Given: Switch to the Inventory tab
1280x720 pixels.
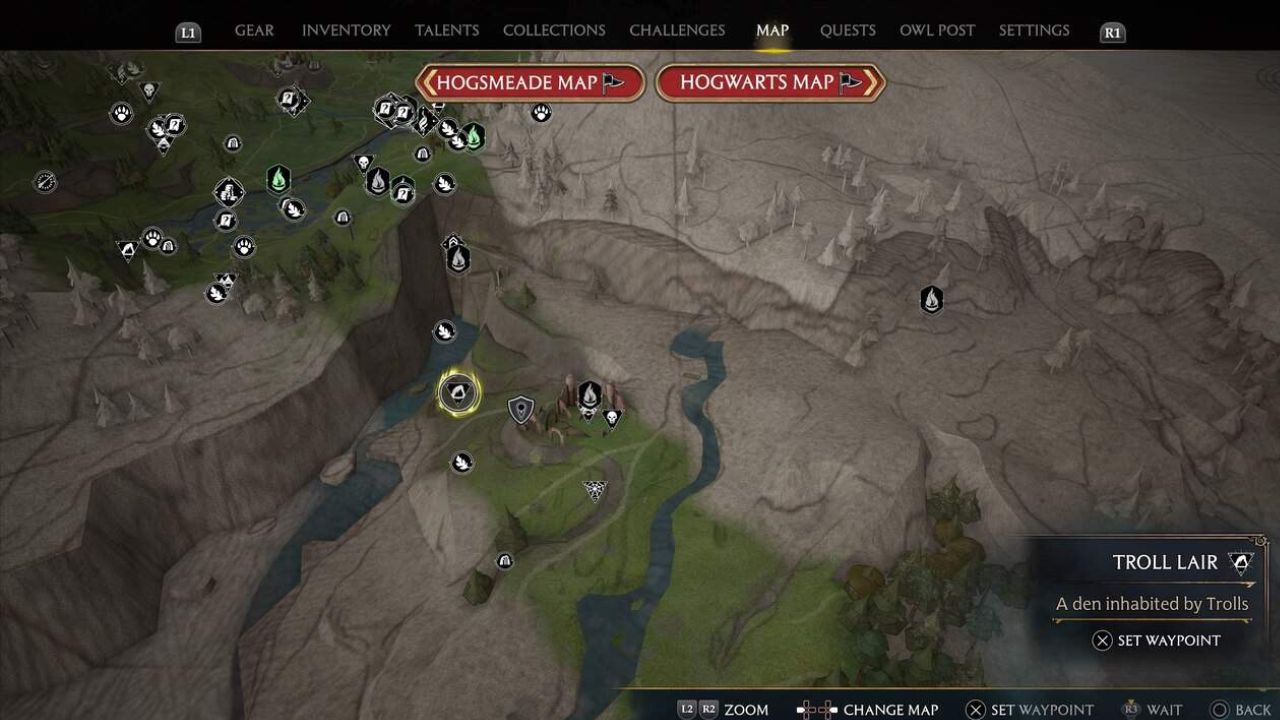Looking at the screenshot, I should click(x=346, y=30).
